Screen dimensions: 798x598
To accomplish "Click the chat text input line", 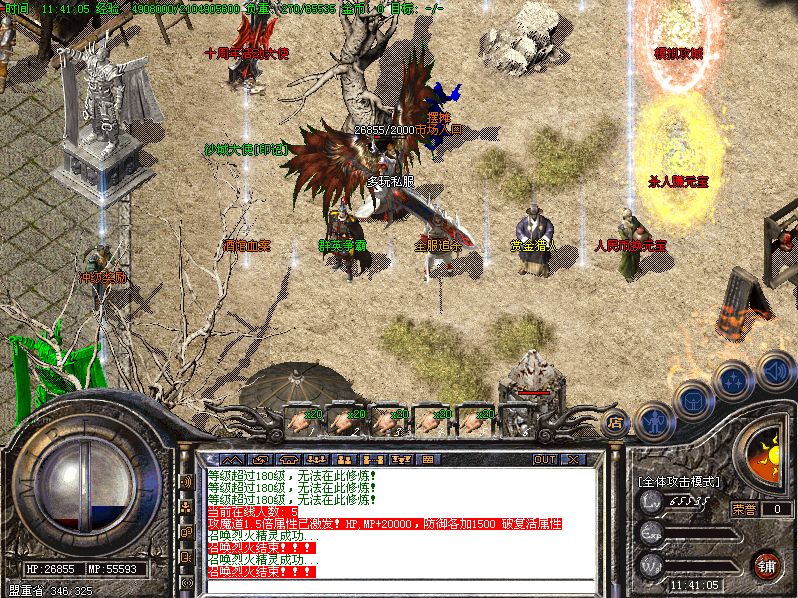I will [400, 585].
